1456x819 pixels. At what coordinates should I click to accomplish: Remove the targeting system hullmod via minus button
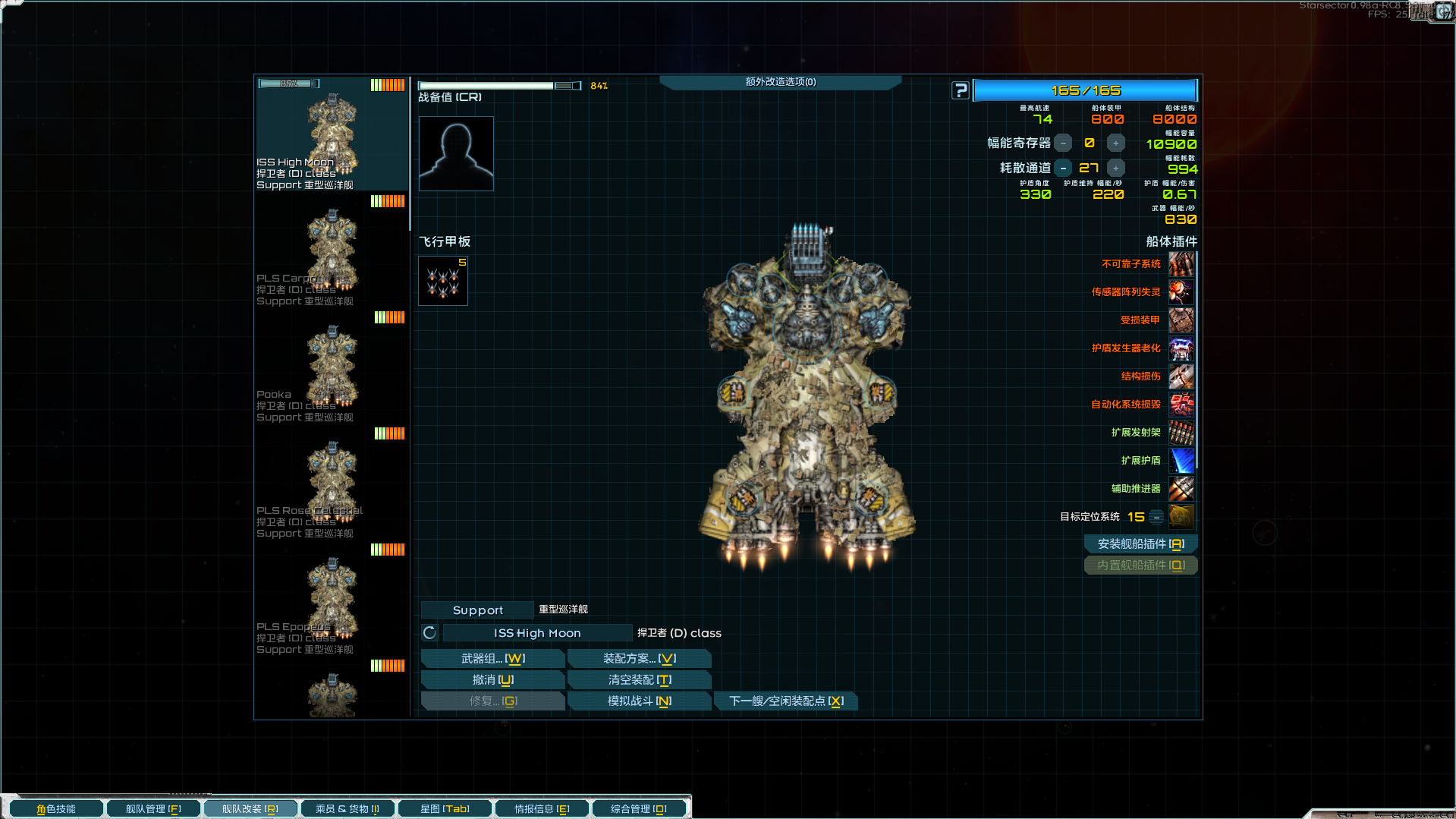click(1156, 518)
